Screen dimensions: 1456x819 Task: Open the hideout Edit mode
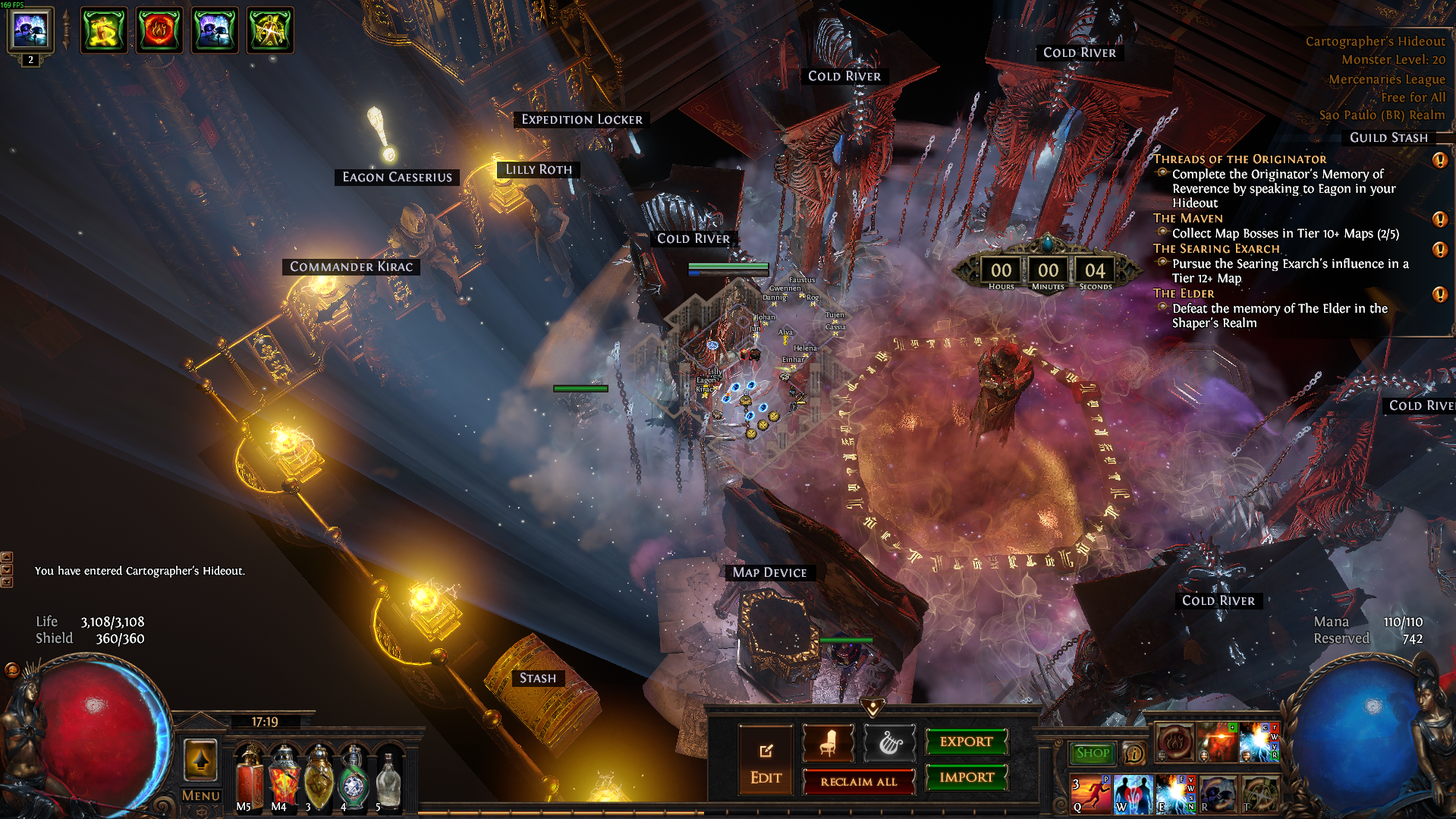pyautogui.click(x=766, y=761)
